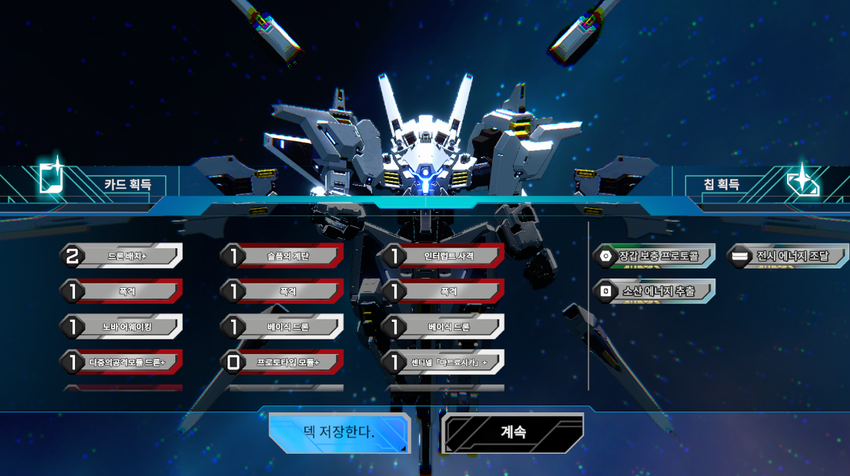Select the 드론 배치+ card
This screenshot has width=850, height=476.
click(x=122, y=257)
